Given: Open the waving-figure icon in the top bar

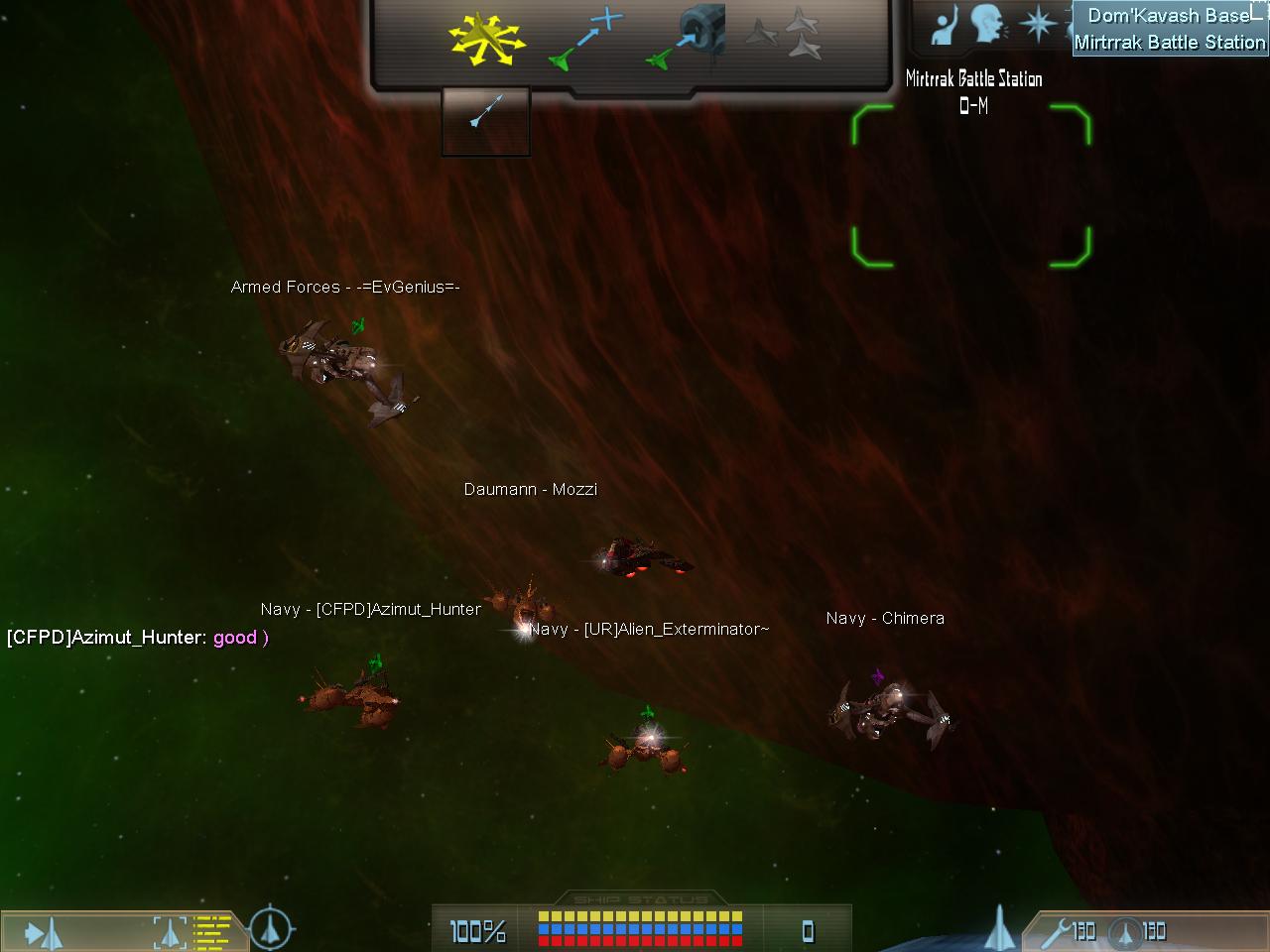Looking at the screenshot, I should click(x=944, y=25).
